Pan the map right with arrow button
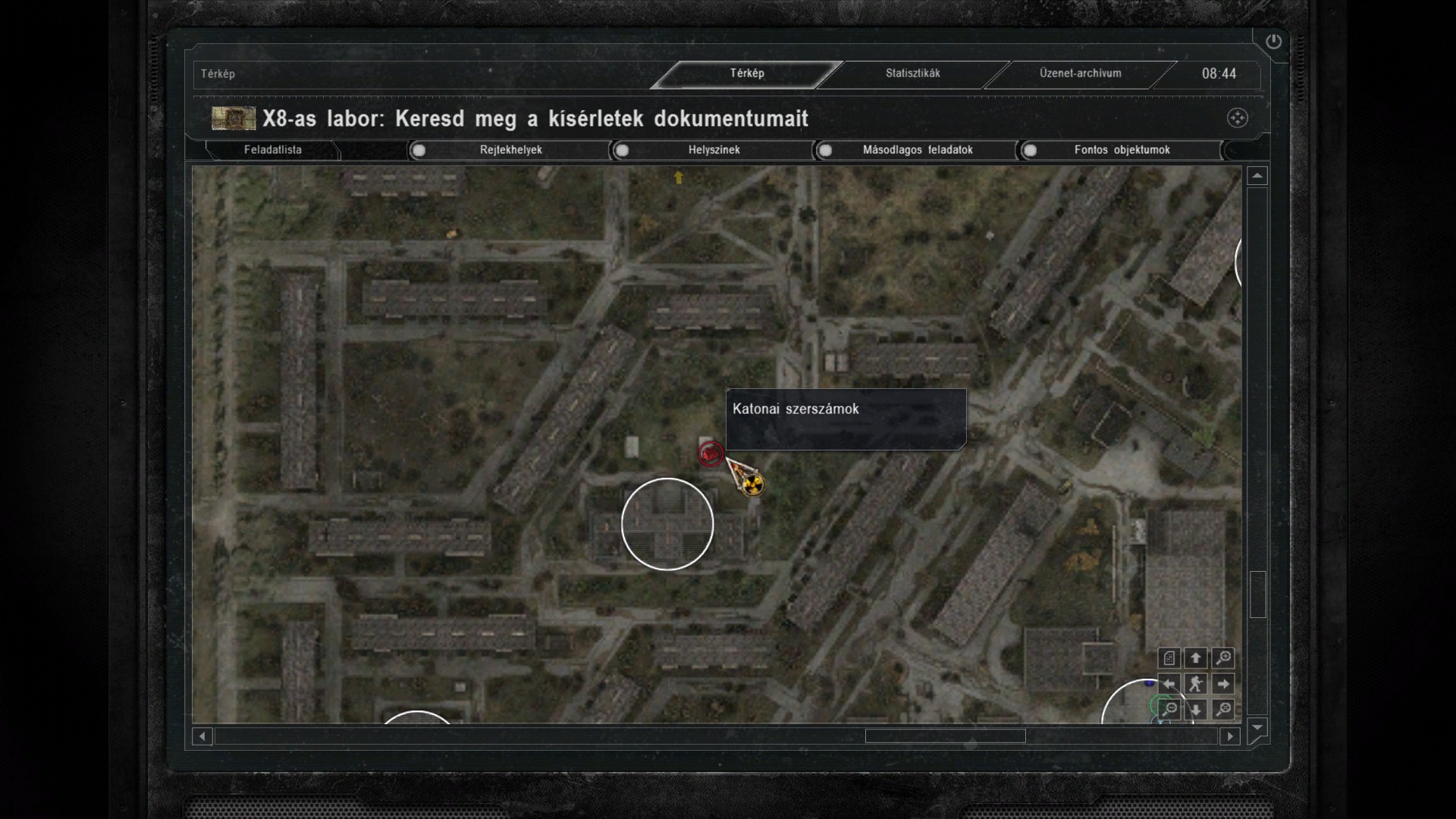The height and width of the screenshot is (819, 1456). click(x=1222, y=684)
